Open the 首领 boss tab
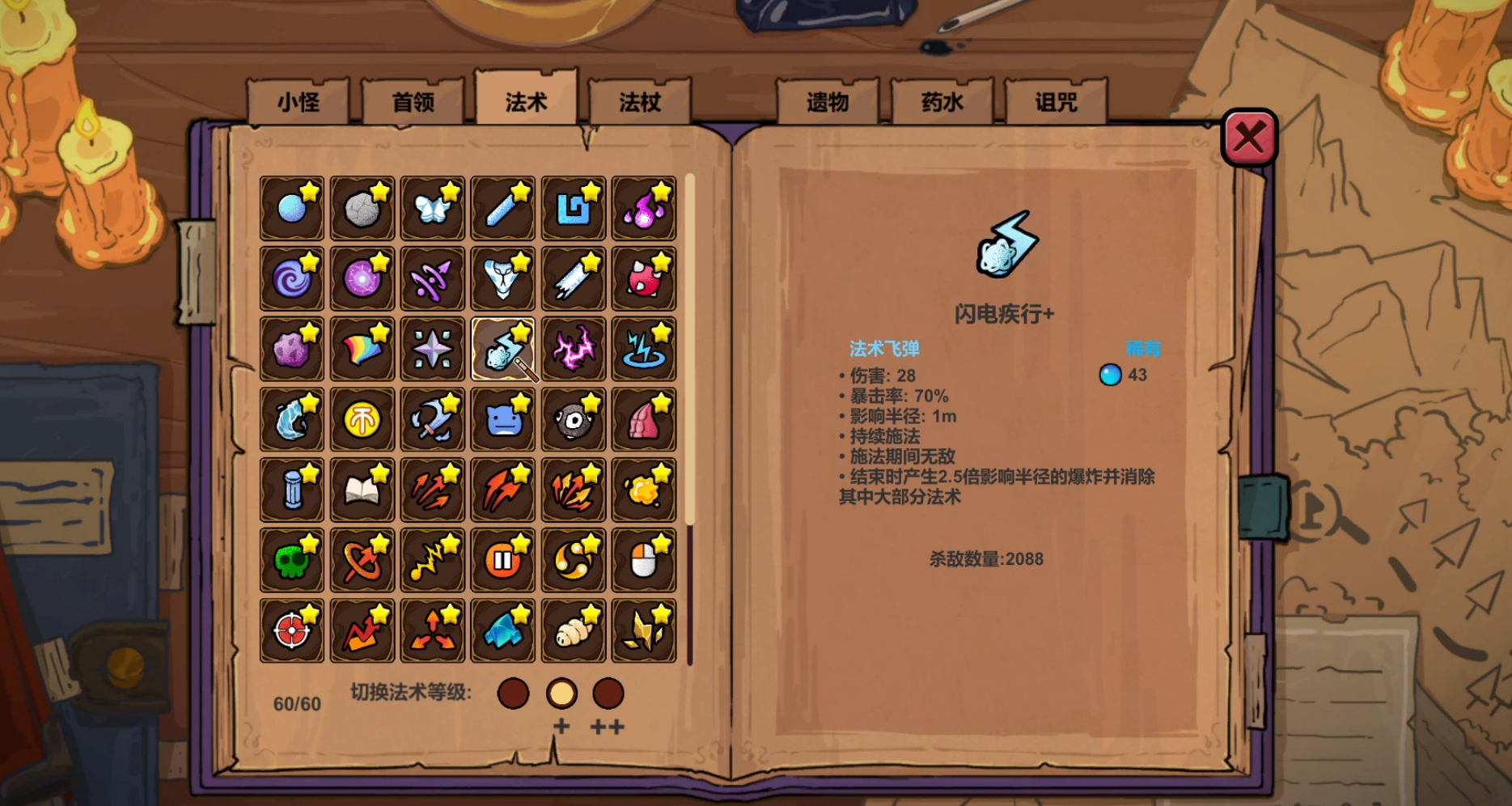 point(413,102)
